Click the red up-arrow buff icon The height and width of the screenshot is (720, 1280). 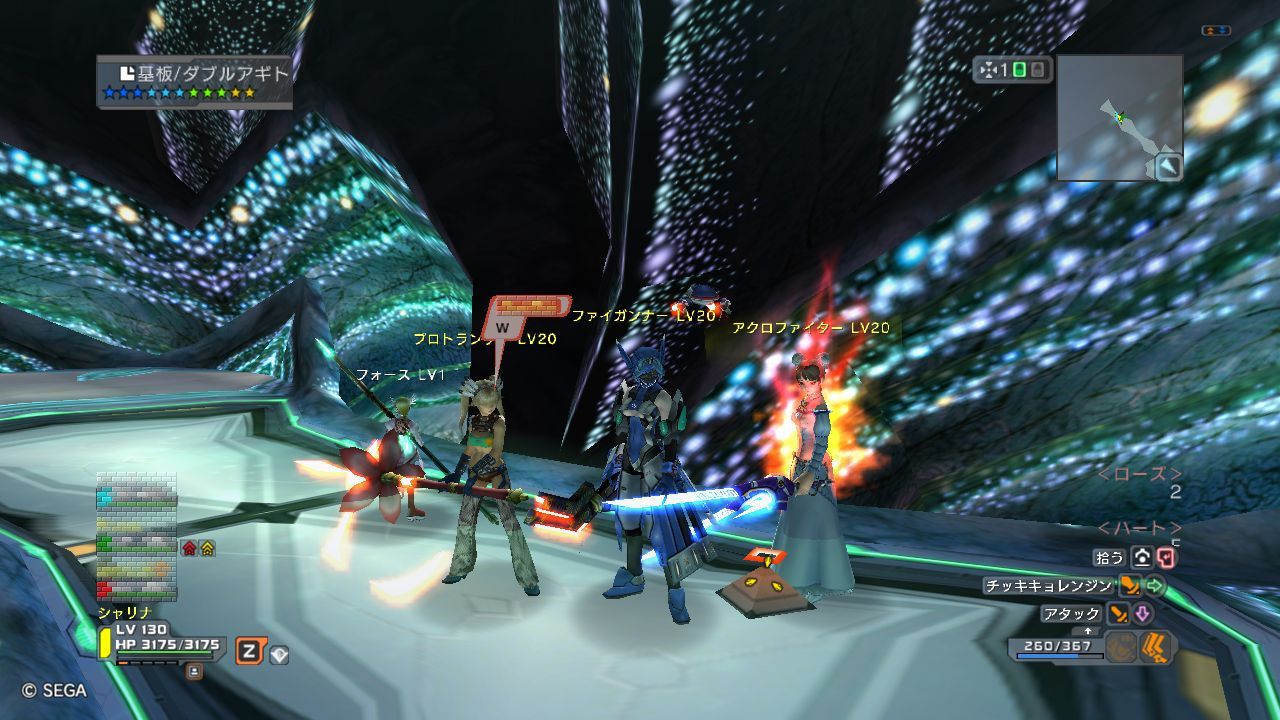(188, 548)
